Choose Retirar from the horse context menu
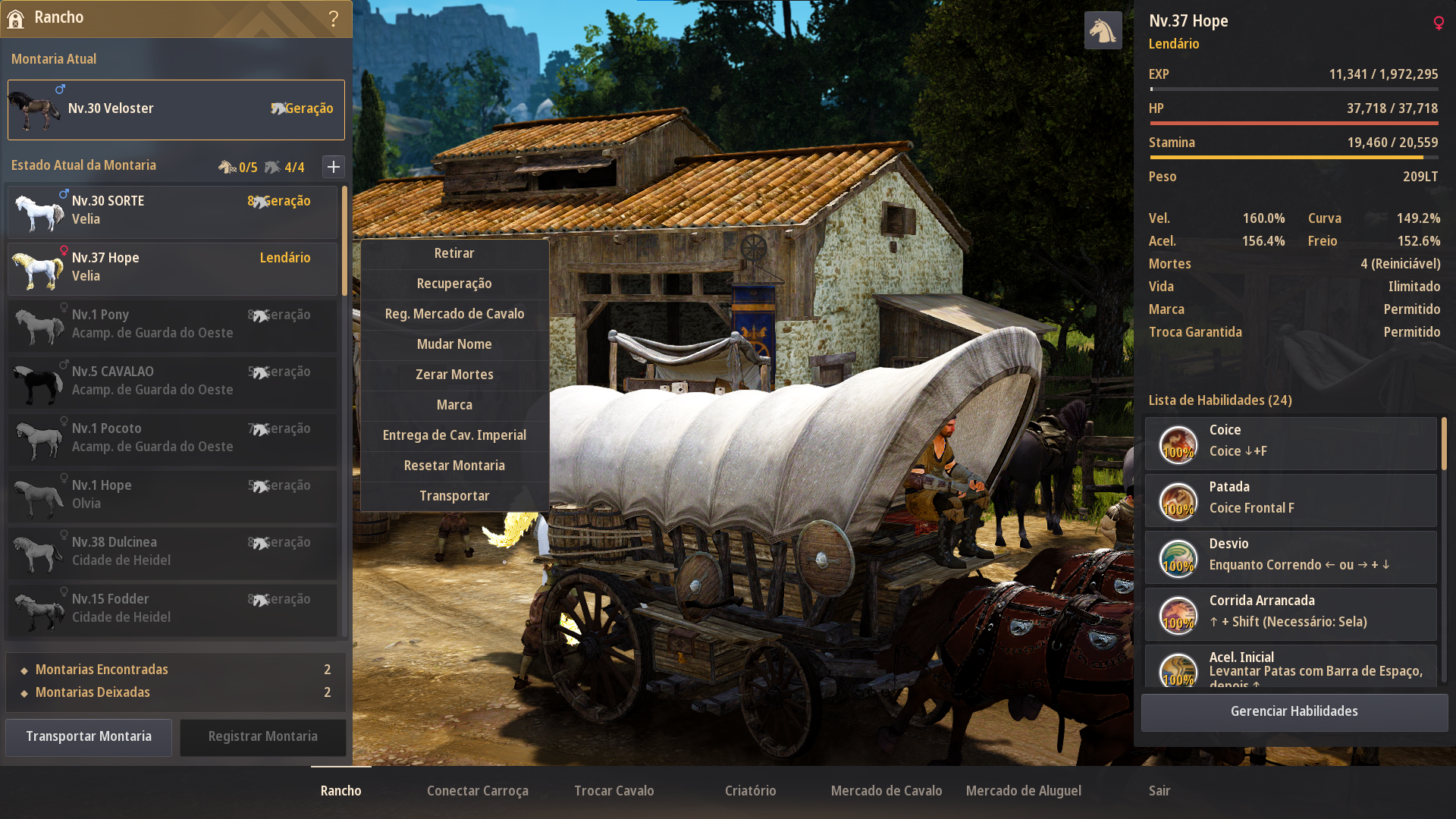 [x=454, y=253]
